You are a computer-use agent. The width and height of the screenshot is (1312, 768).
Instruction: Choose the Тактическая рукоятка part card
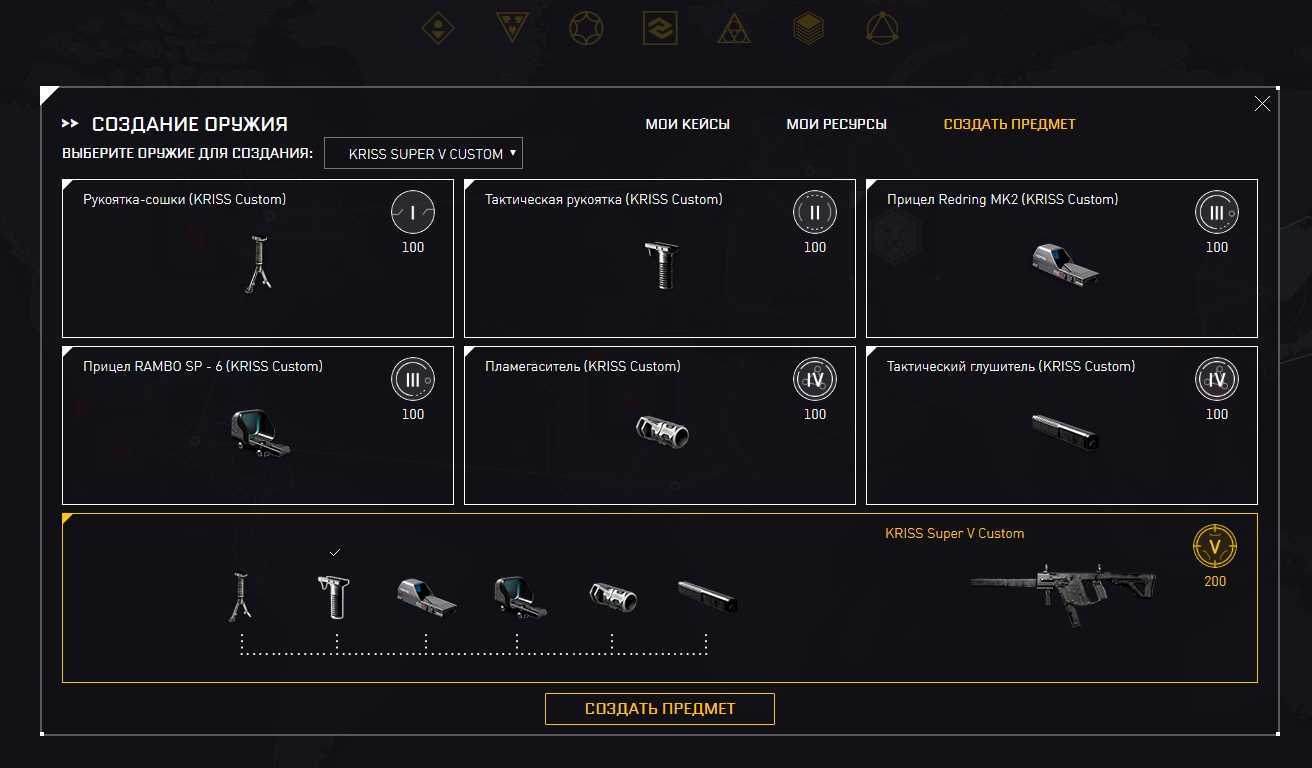659,259
